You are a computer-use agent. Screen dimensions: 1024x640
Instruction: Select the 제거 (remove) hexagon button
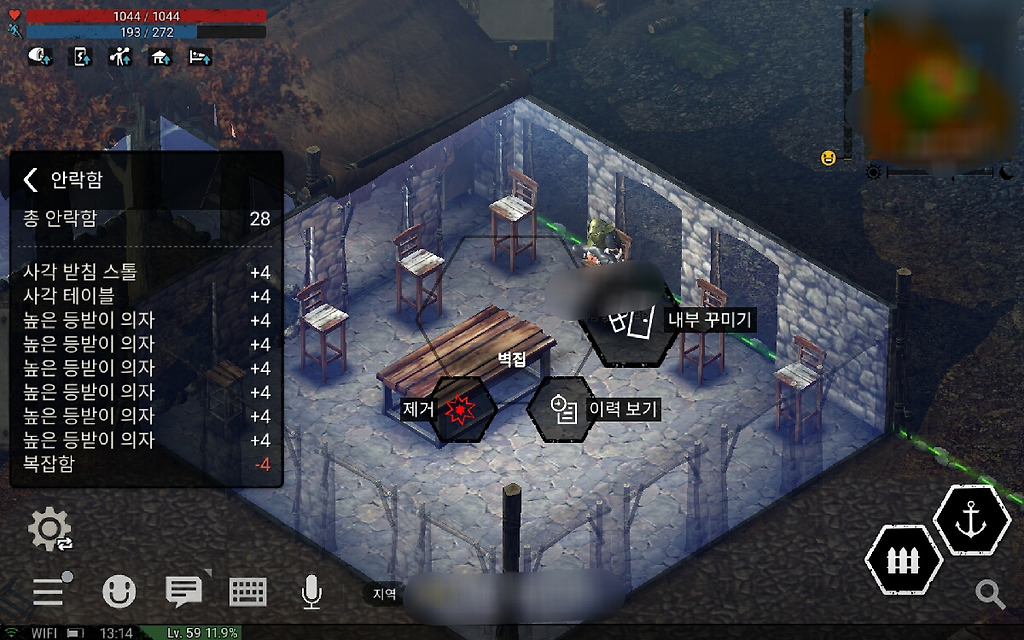point(461,408)
